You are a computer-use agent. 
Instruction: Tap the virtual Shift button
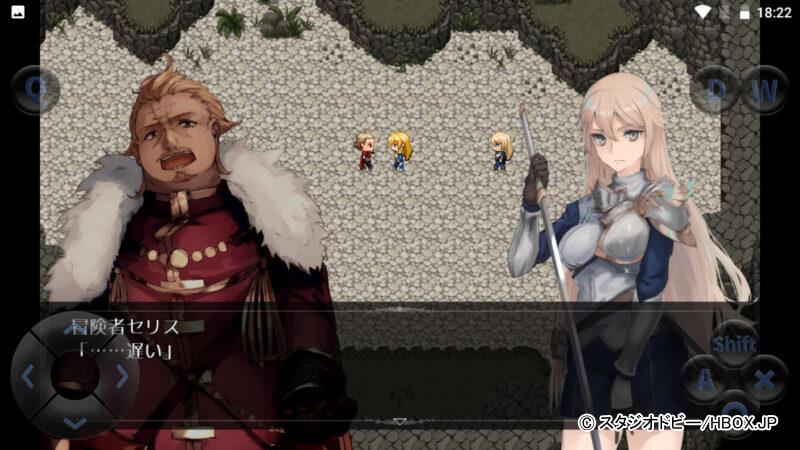click(733, 344)
